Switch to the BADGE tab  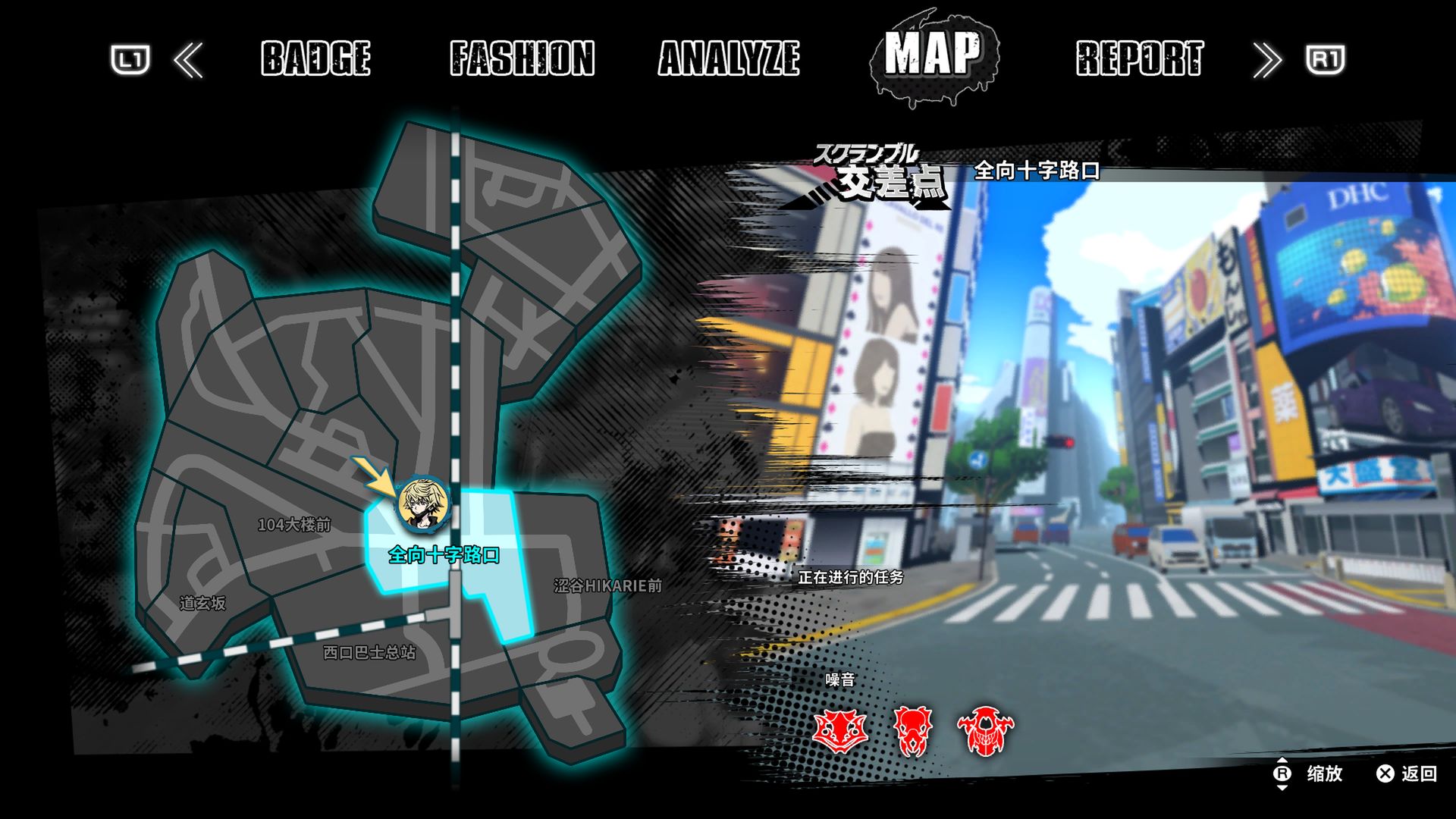tap(315, 58)
